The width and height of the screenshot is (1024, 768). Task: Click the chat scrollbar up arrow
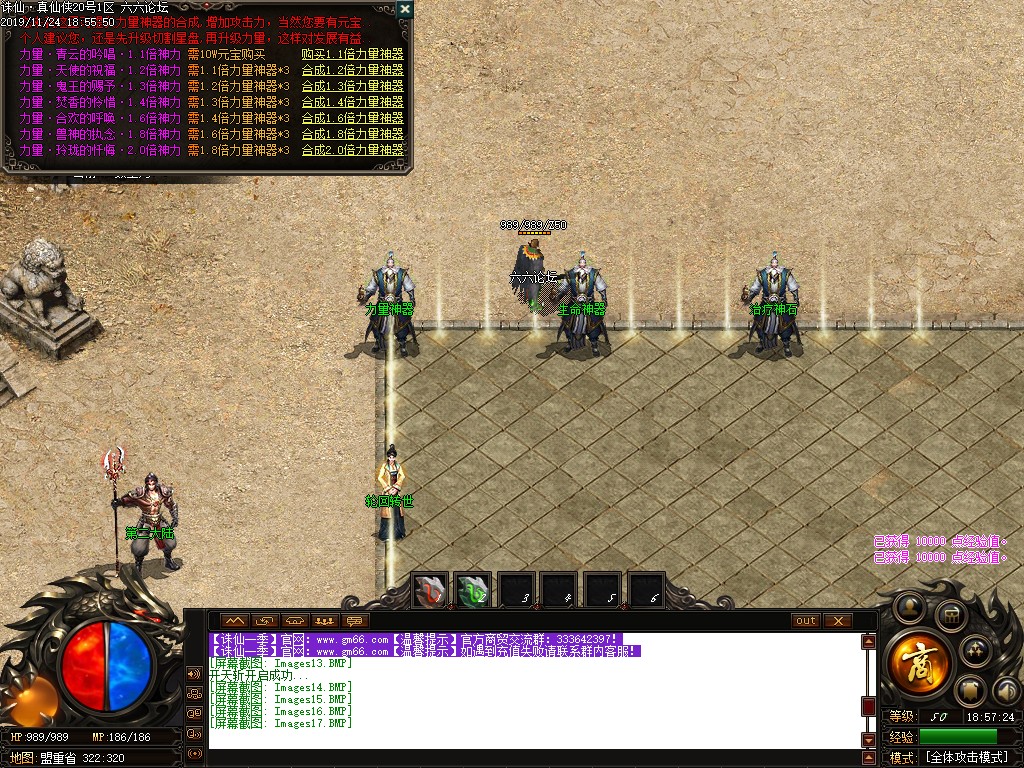pyautogui.click(x=869, y=642)
